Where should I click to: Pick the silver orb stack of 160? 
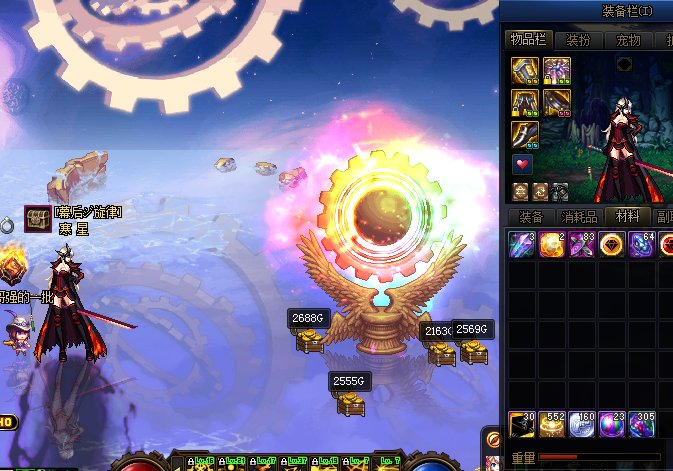582,425
